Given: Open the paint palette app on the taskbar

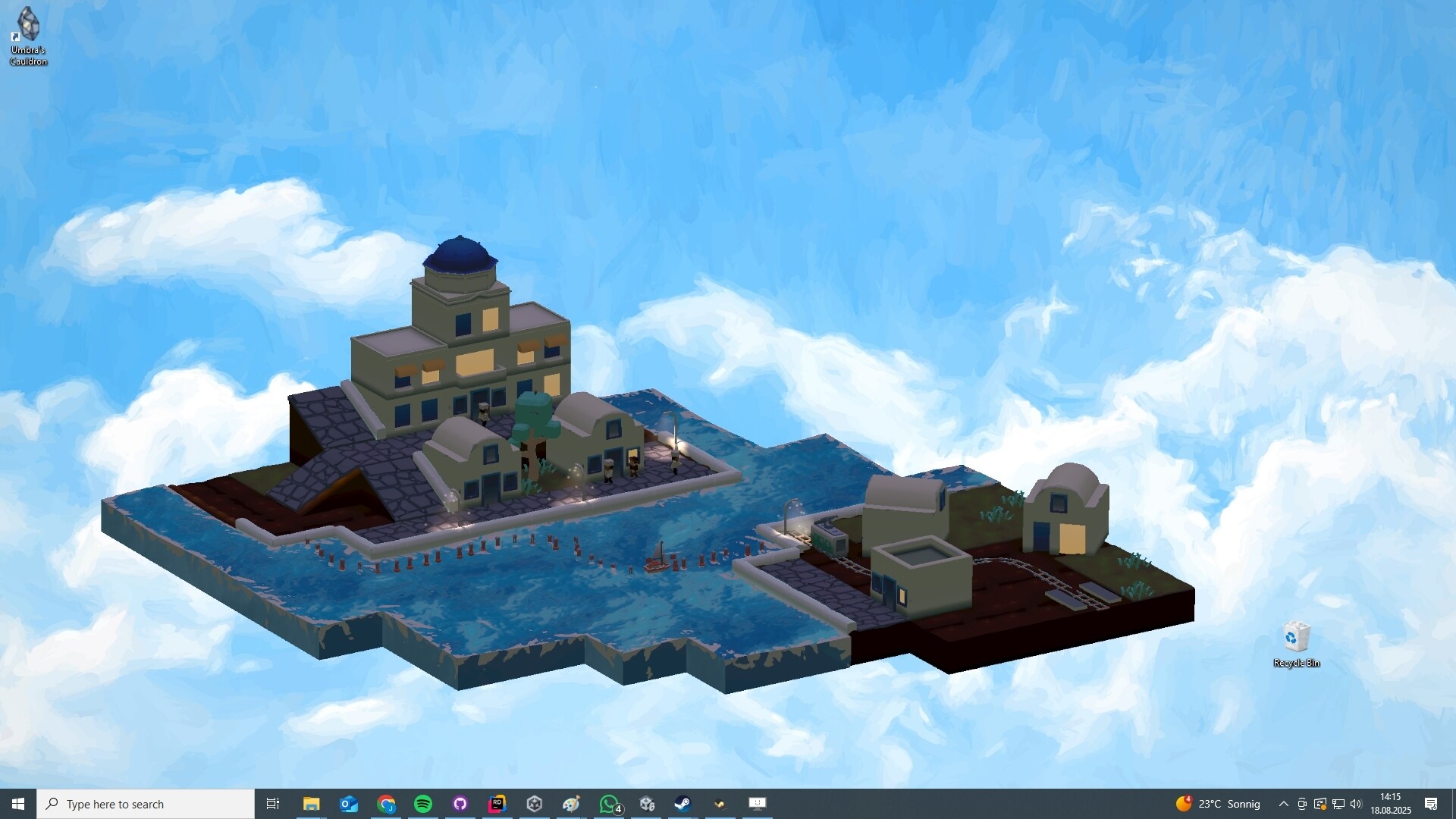Looking at the screenshot, I should 571,804.
